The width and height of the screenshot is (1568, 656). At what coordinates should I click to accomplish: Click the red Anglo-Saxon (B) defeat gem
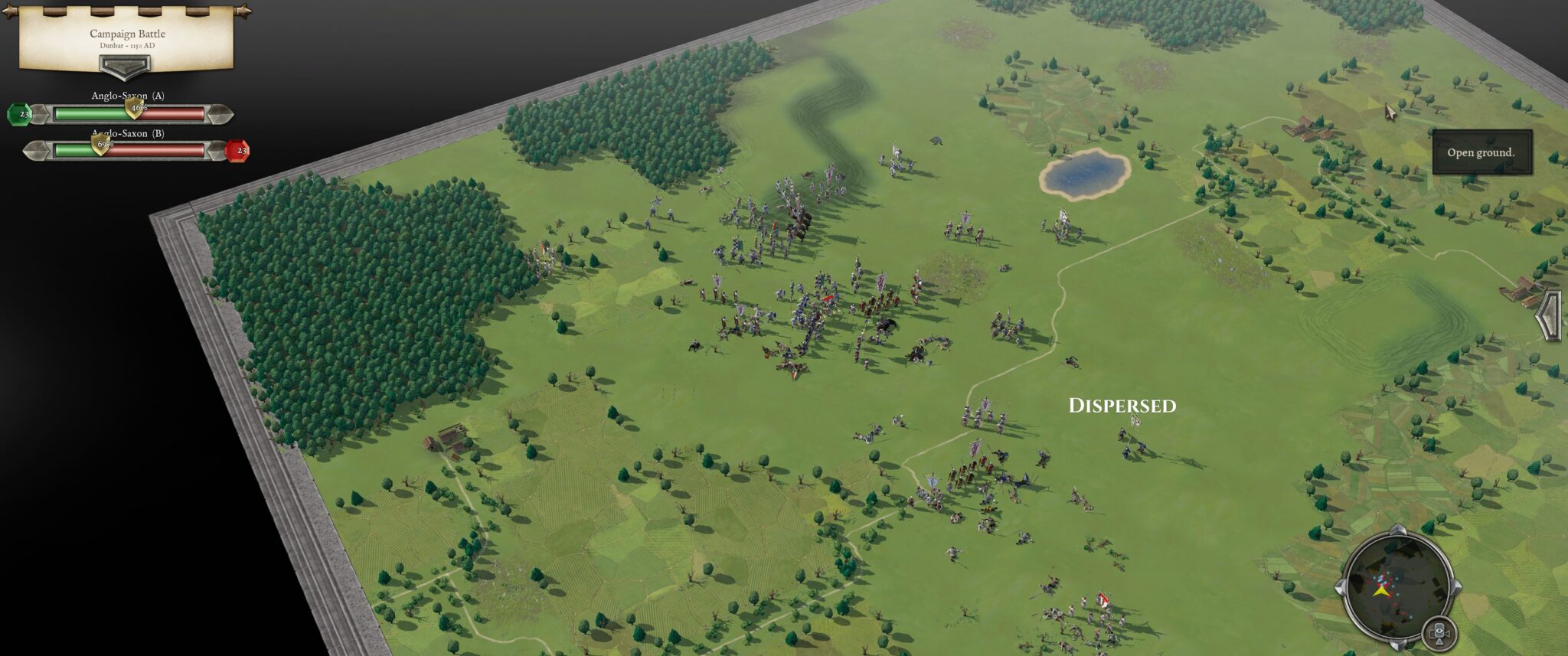click(x=240, y=150)
